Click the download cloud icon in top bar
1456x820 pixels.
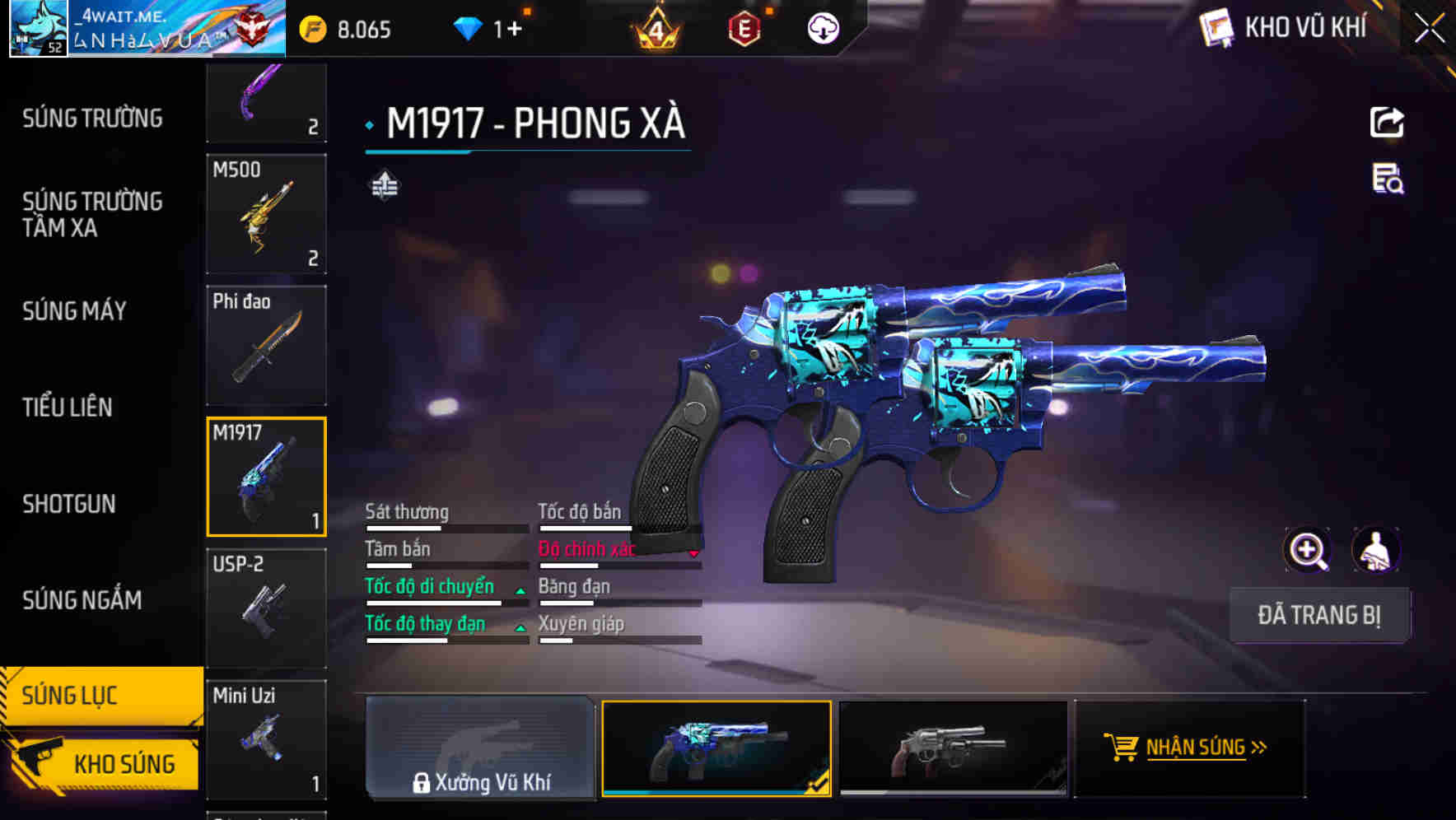coord(823,29)
